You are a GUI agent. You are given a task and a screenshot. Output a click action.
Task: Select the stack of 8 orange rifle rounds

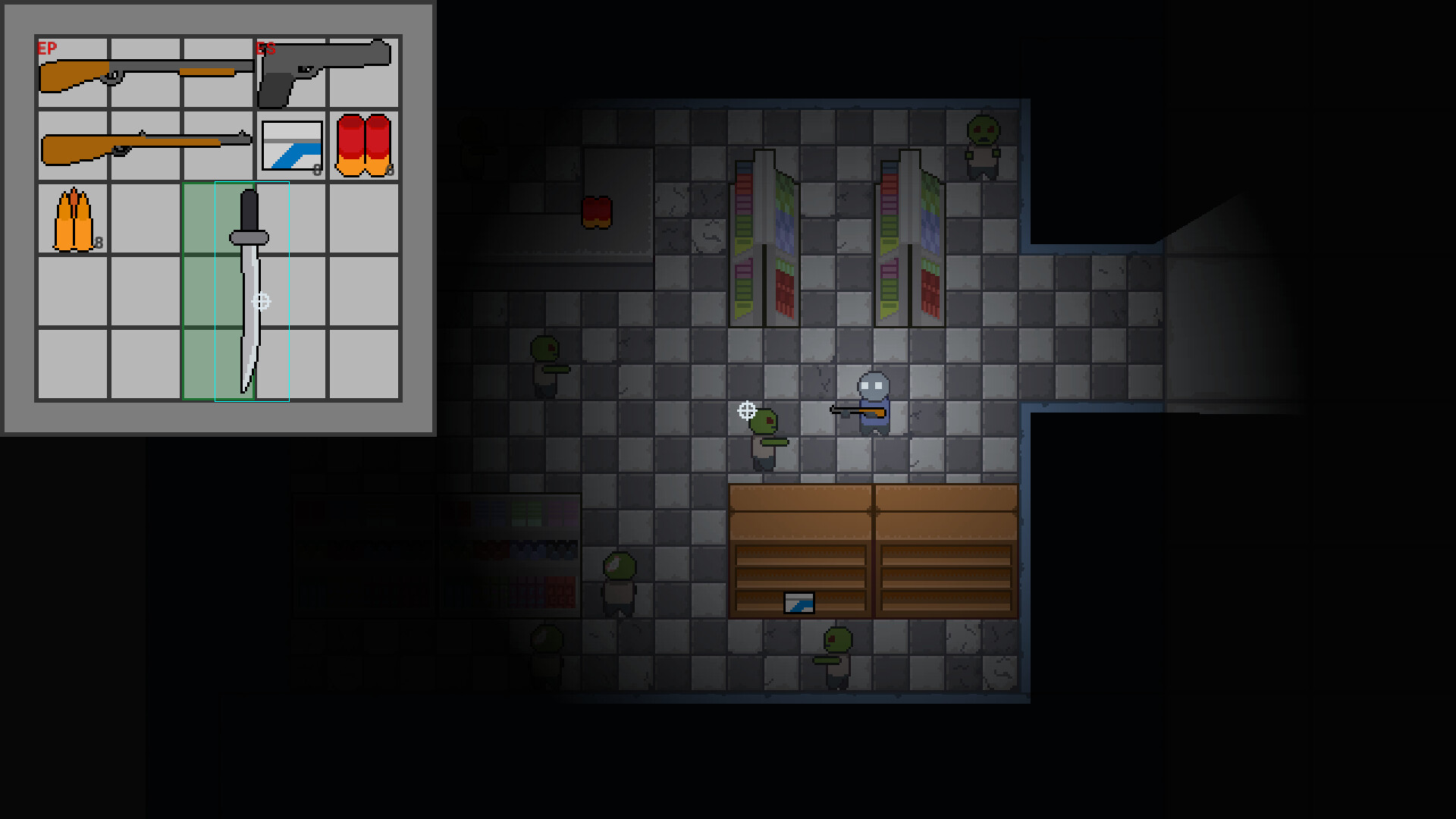[x=73, y=218]
